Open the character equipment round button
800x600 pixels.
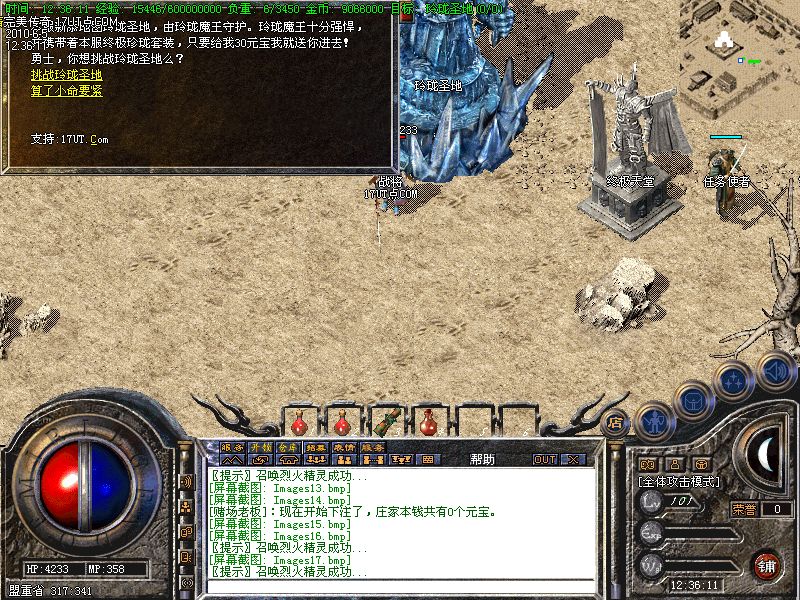(x=653, y=421)
